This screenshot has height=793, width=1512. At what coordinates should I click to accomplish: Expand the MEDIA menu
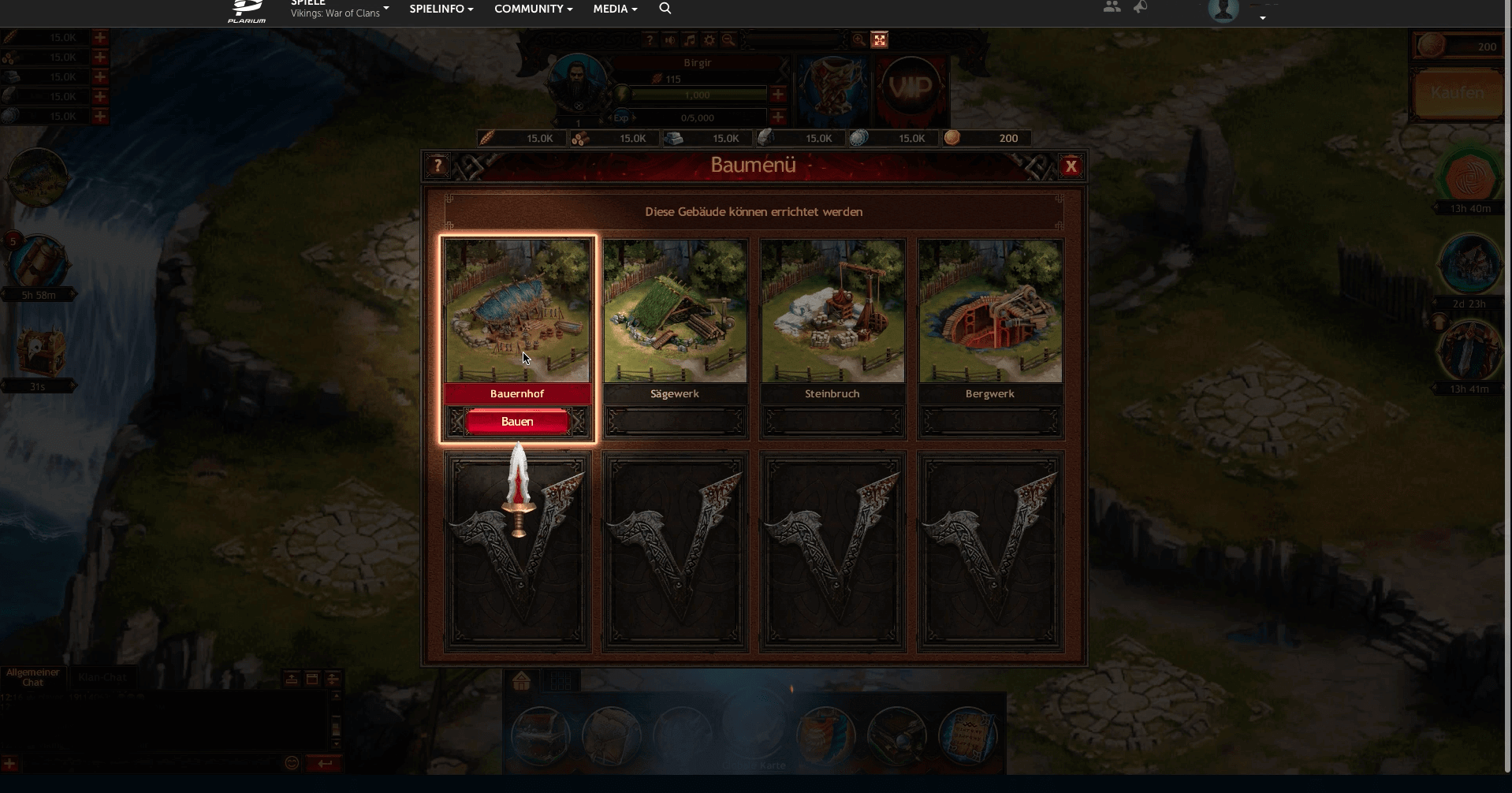click(615, 9)
